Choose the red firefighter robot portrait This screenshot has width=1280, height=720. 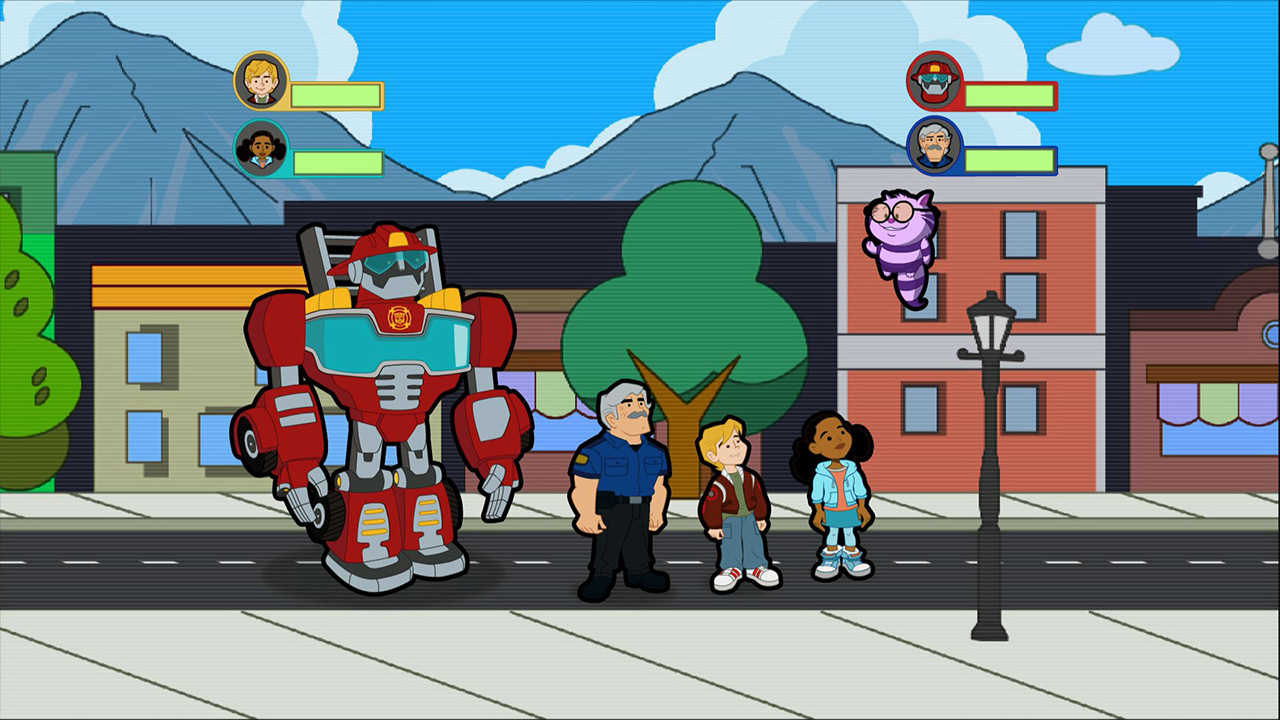point(935,81)
